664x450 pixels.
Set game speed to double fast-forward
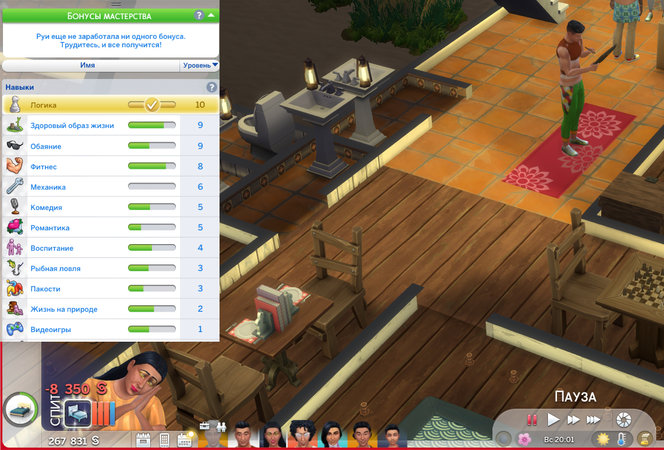pos(574,420)
